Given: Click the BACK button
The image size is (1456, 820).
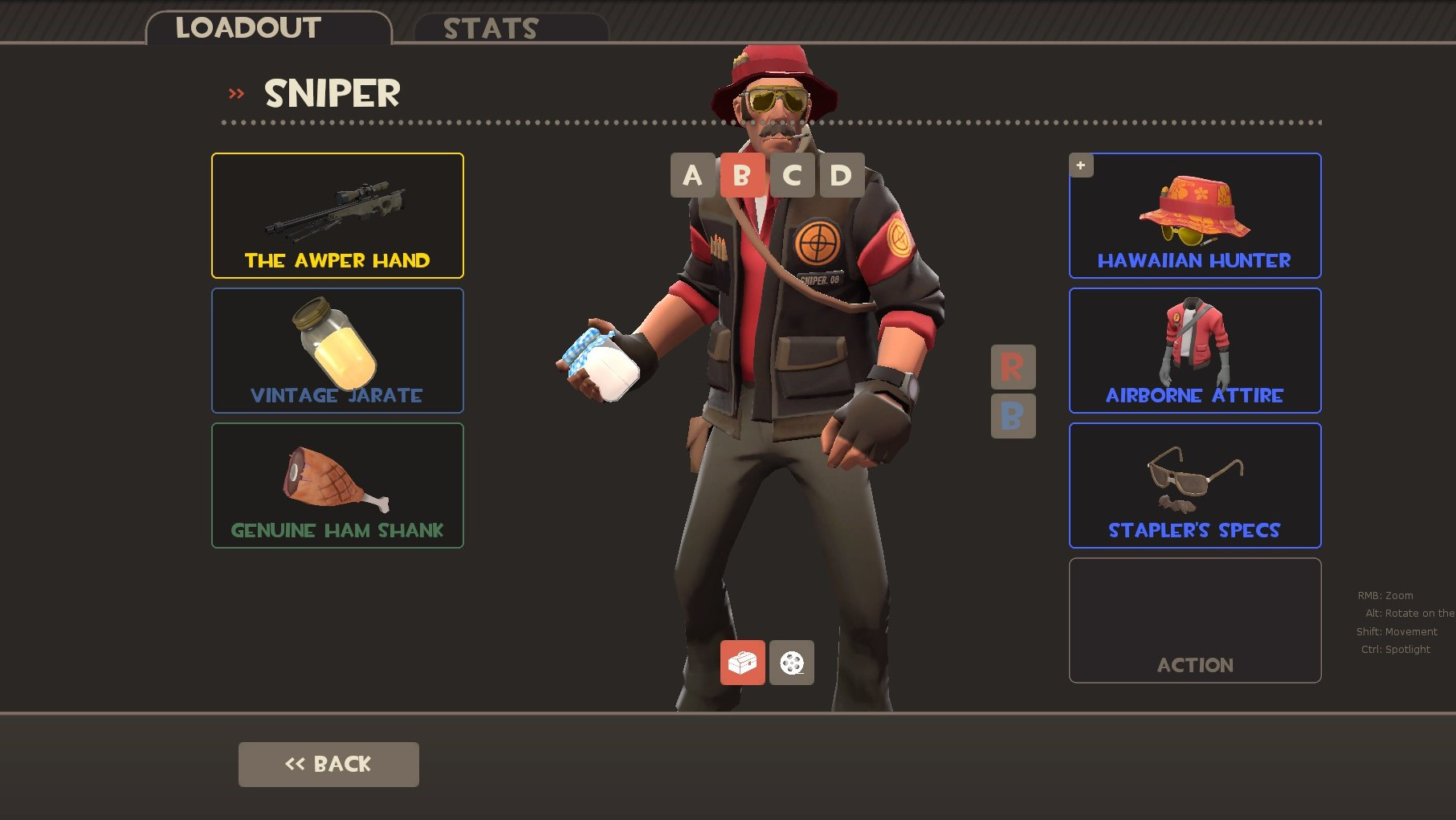Looking at the screenshot, I should (x=328, y=764).
